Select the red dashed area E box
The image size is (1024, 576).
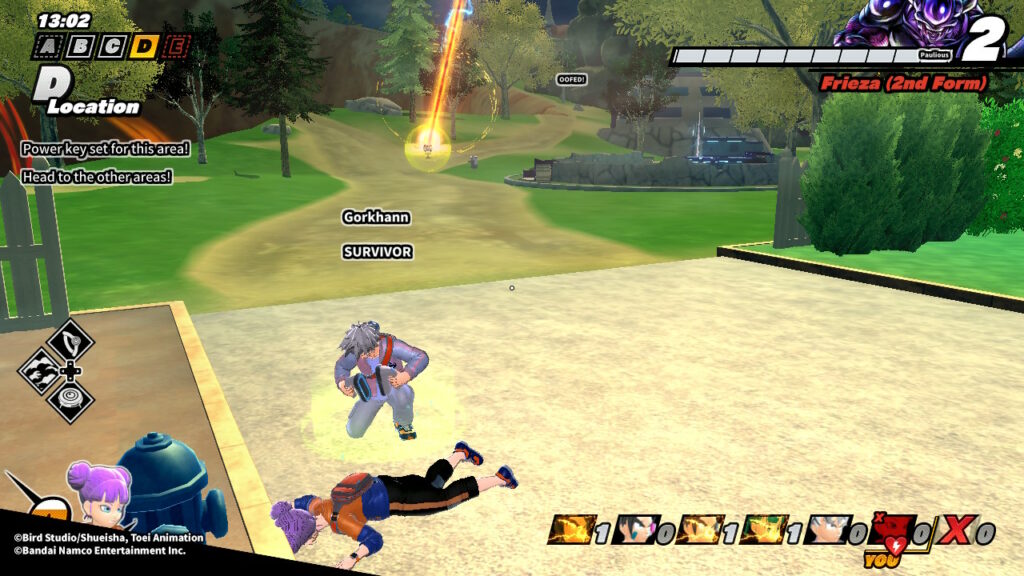pyautogui.click(x=177, y=46)
